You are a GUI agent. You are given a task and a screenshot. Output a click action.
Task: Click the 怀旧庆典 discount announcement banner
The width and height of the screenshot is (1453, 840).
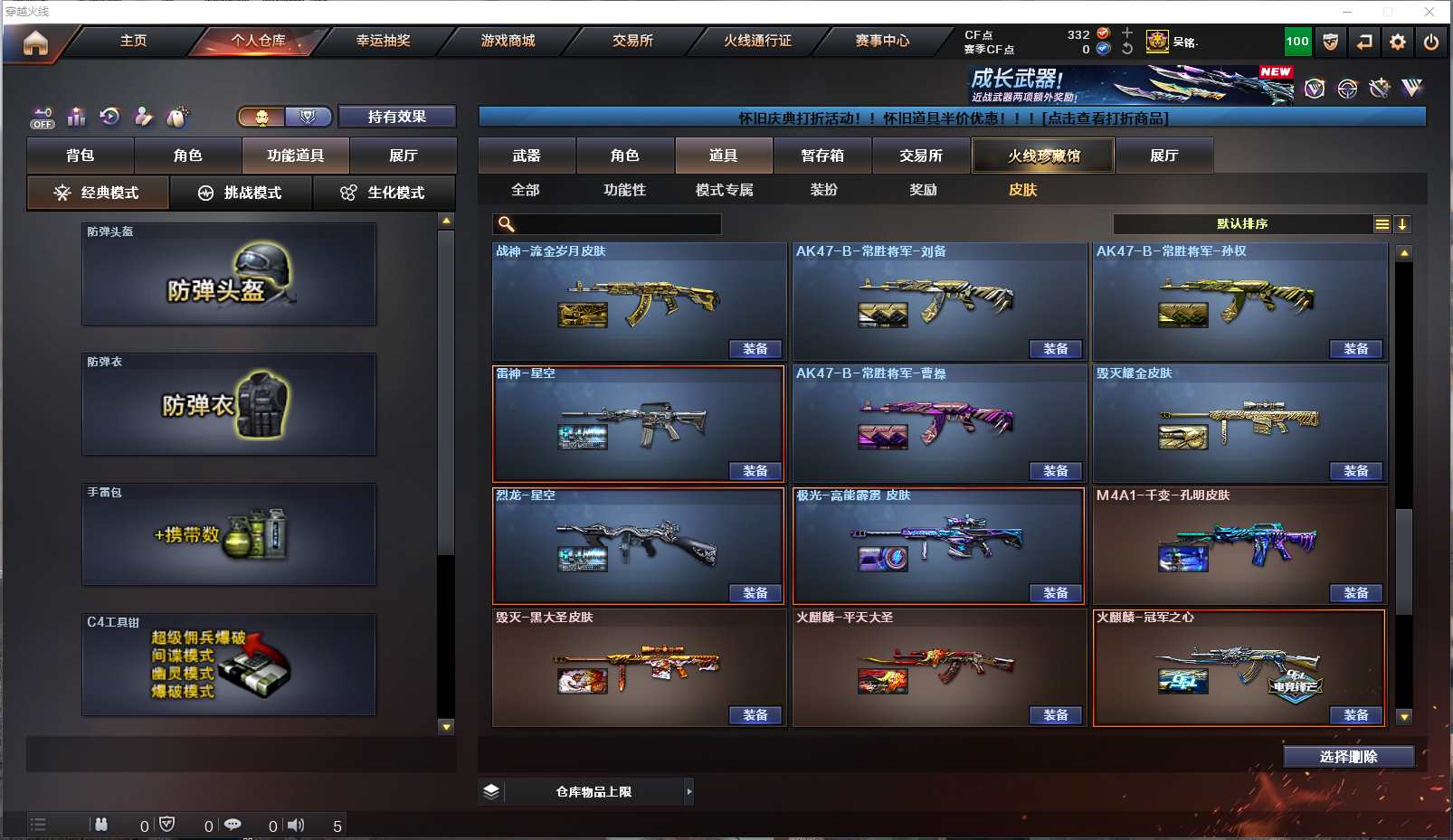pos(952,118)
